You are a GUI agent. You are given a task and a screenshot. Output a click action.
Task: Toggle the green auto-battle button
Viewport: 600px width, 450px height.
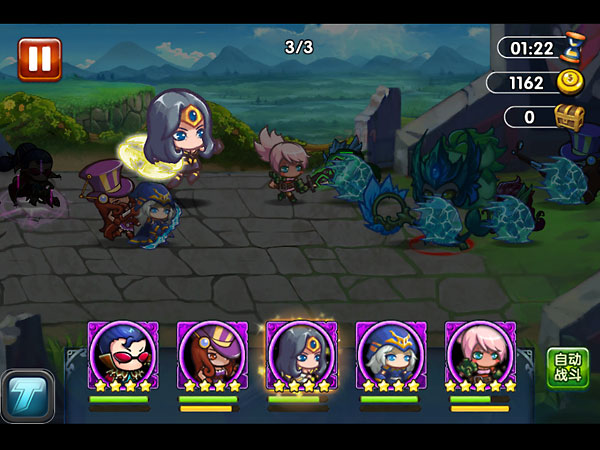567,369
